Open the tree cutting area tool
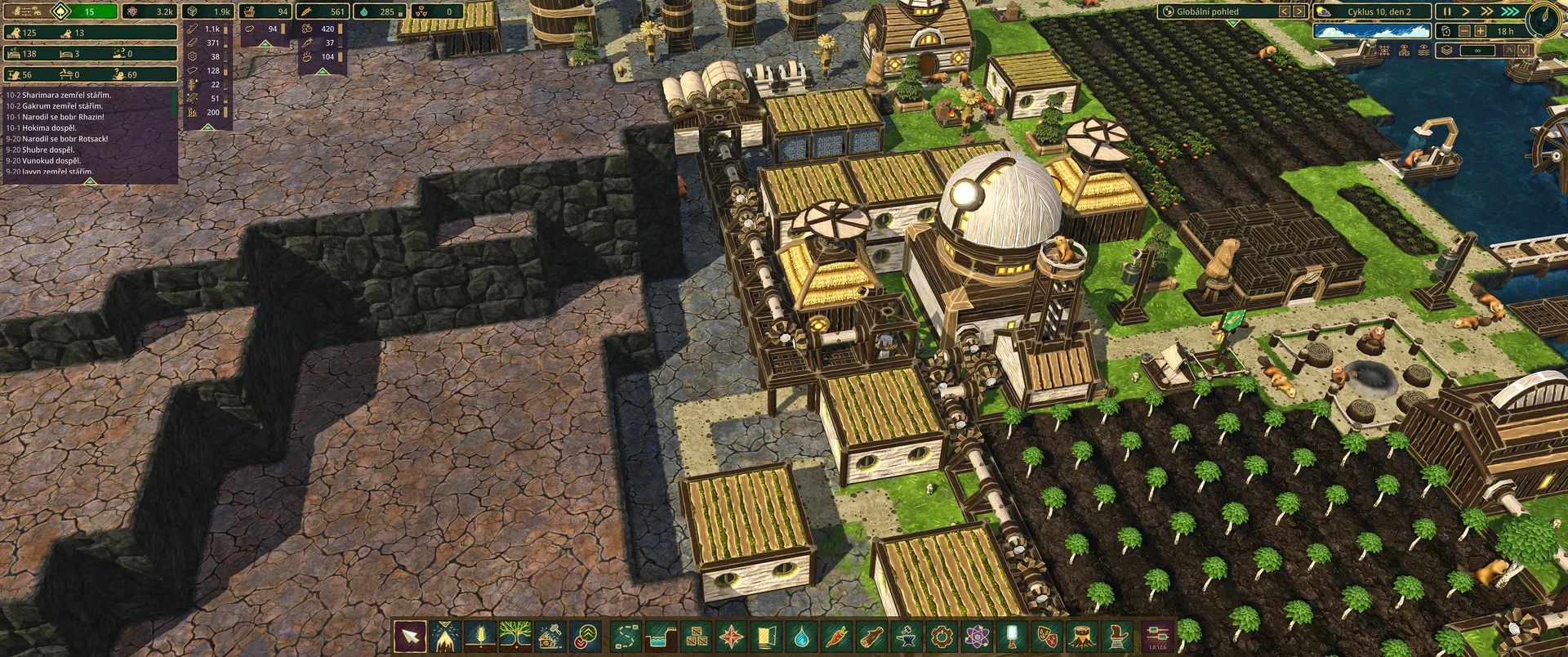The height and width of the screenshot is (657, 1568). 445,636
